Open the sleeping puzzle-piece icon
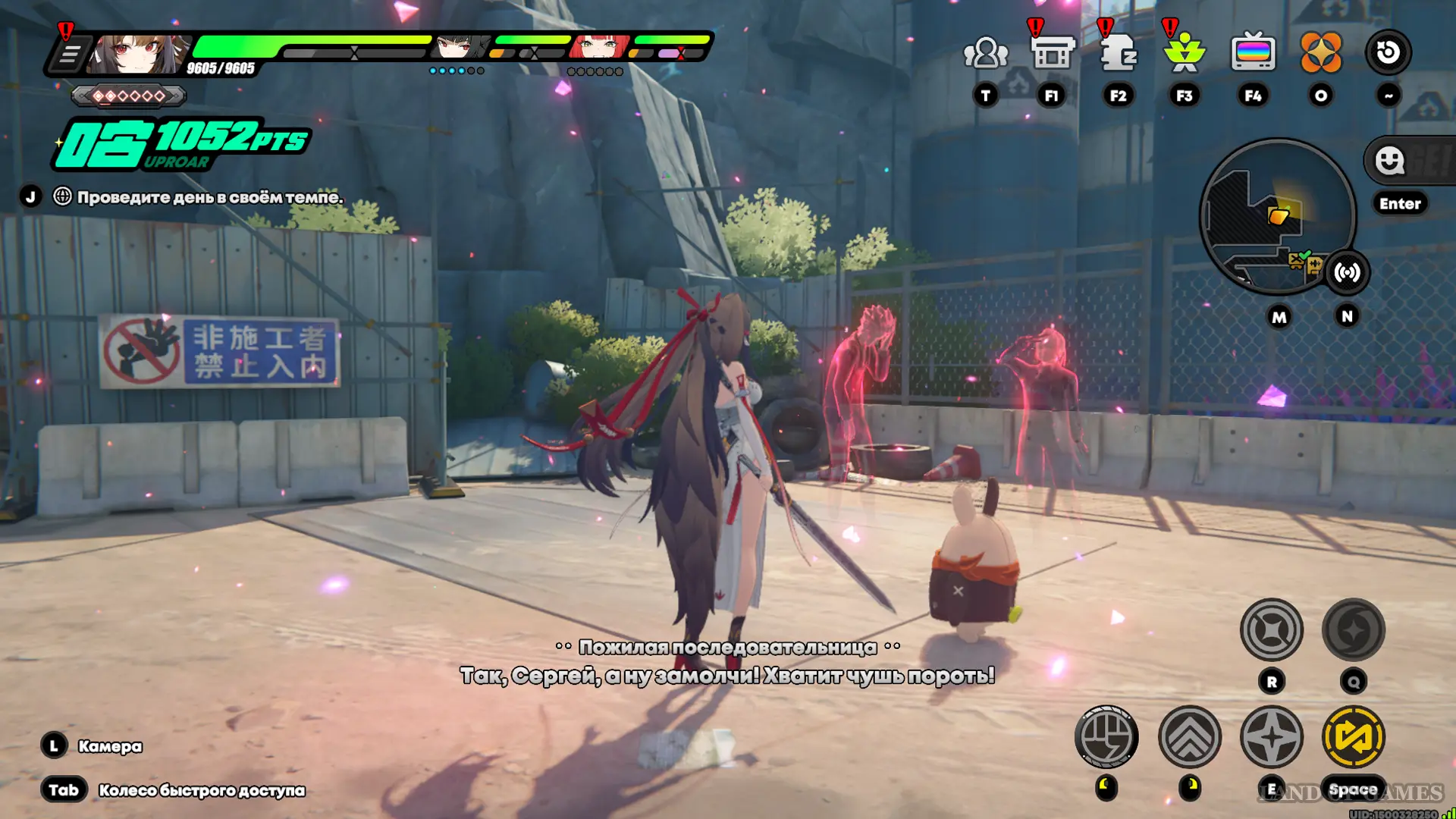Image resolution: width=1456 pixels, height=819 pixels. click(x=1118, y=53)
